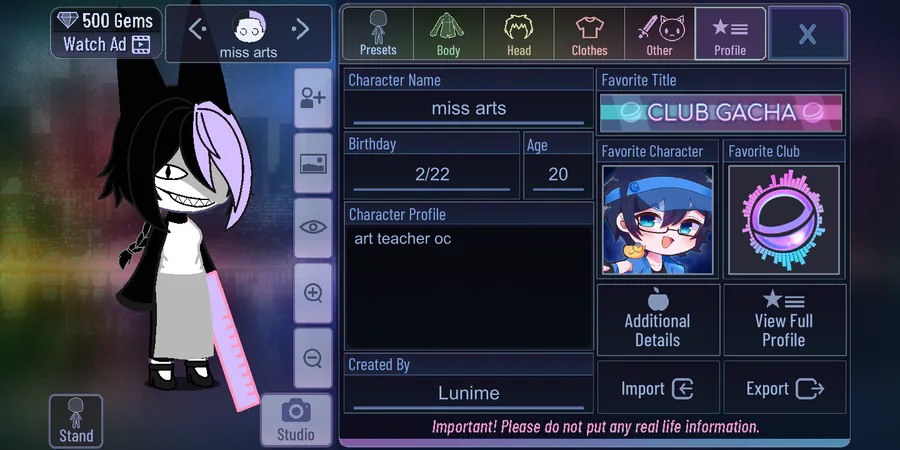Change the Age field value

coord(558,174)
